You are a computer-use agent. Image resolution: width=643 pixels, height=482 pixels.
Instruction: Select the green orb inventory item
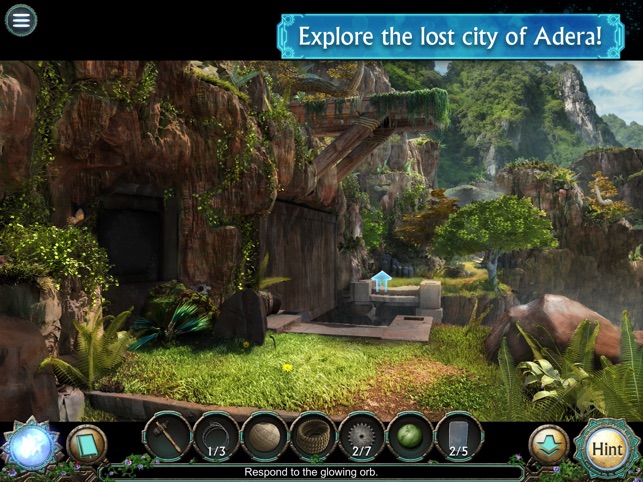(410, 436)
